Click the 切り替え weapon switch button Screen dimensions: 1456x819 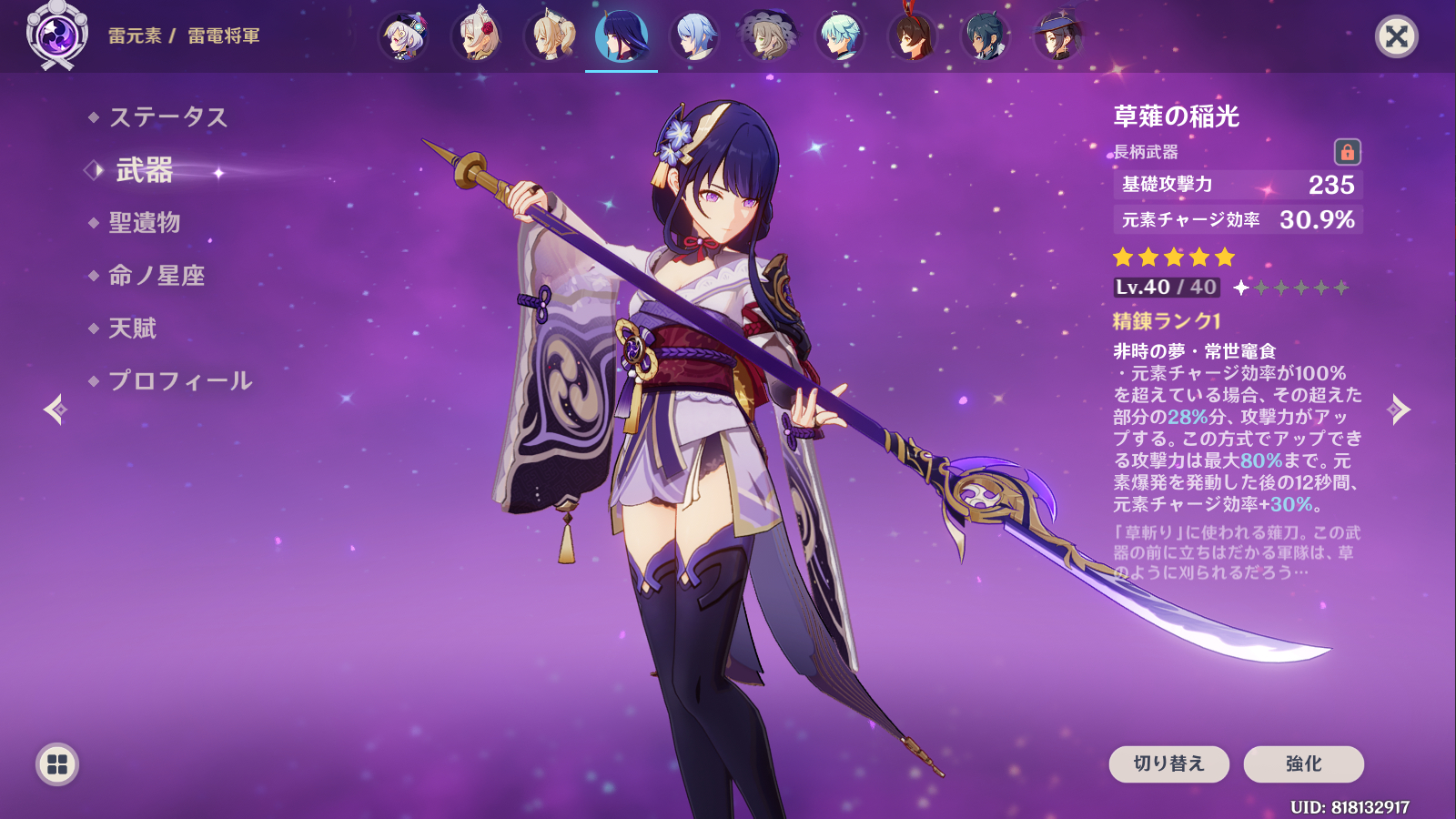click(x=1168, y=763)
